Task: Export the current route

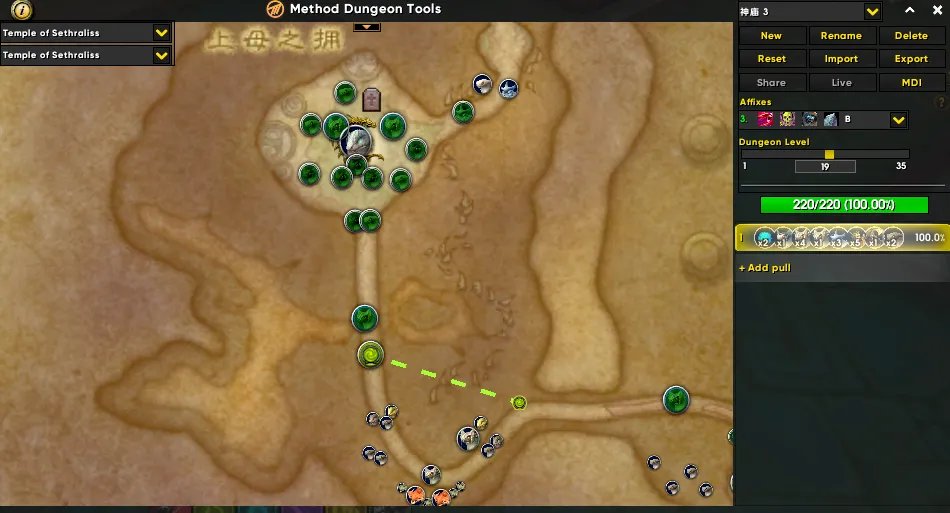Action: (911, 59)
